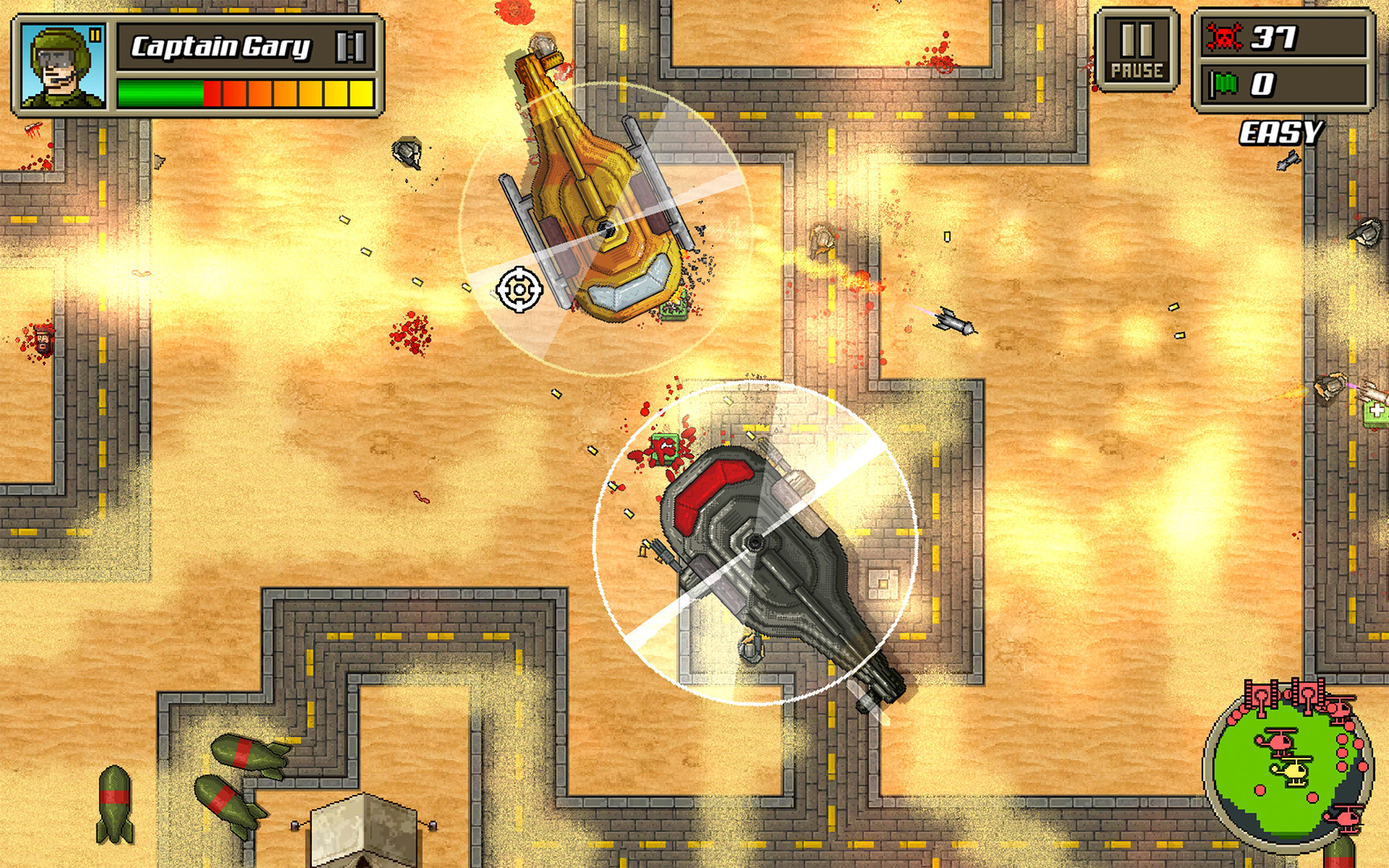Click a pink enemy turret icon on the minimap

pos(1260,695)
